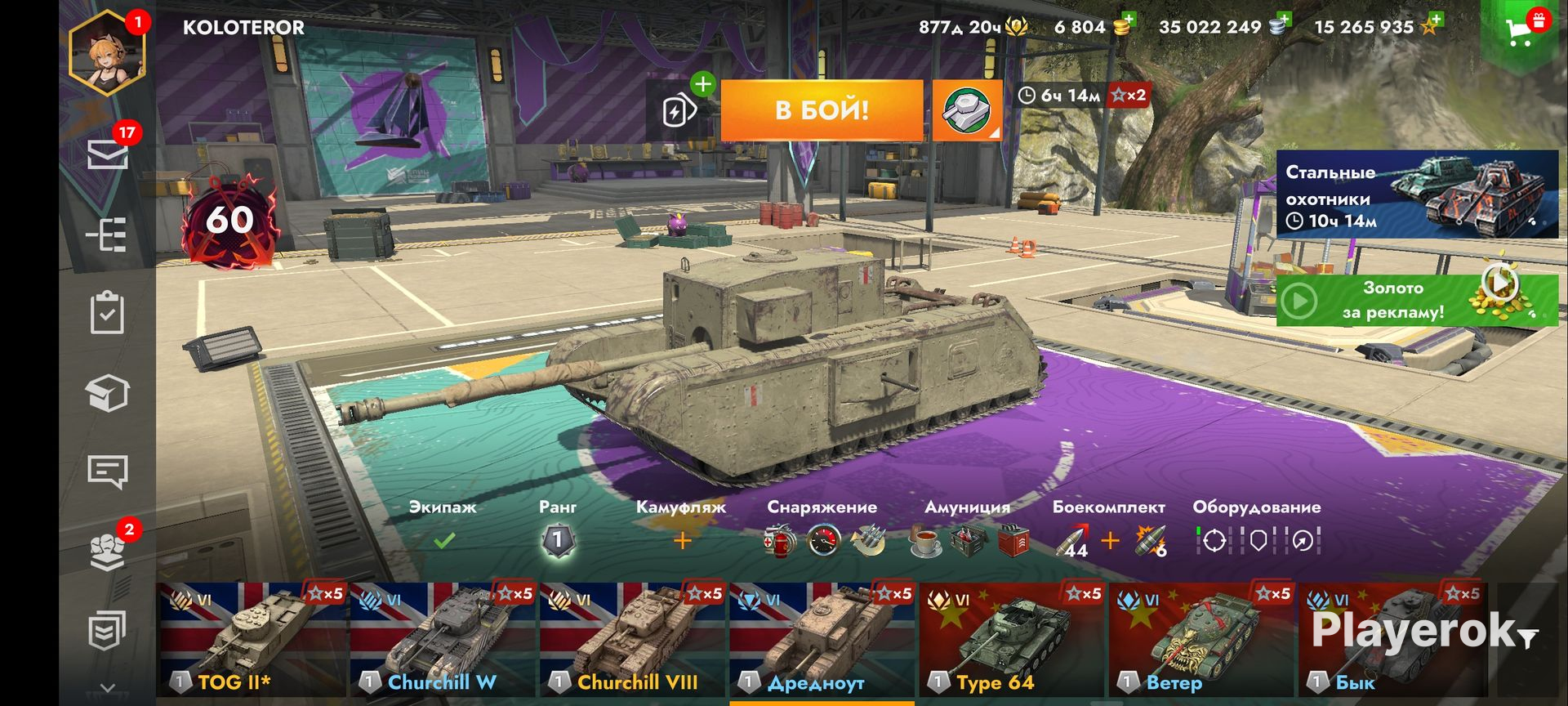Open the Экипаж crew checkmark
This screenshot has height=706, width=1568.
pyautogui.click(x=443, y=540)
